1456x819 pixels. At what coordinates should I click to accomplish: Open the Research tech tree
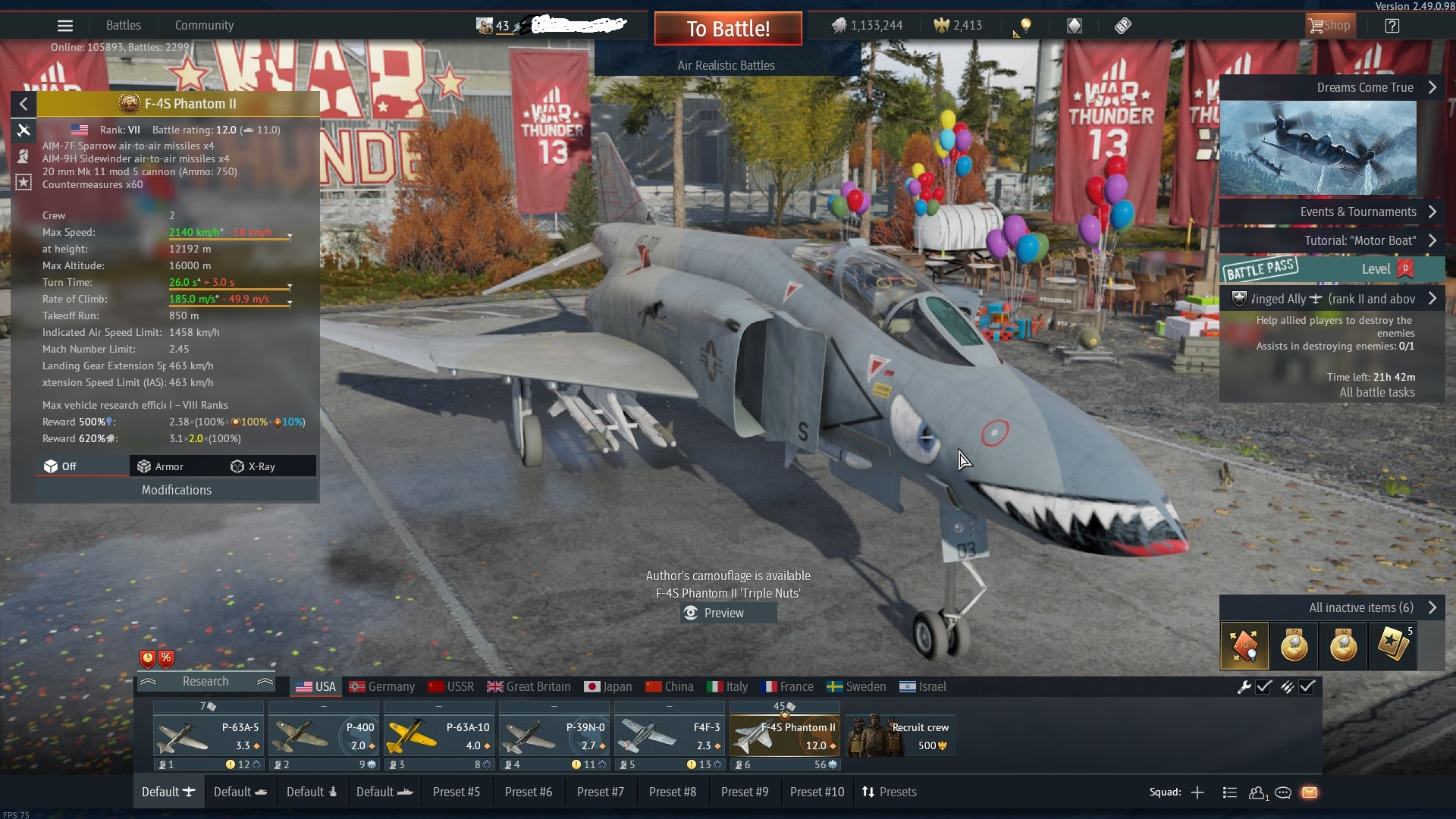[205, 681]
